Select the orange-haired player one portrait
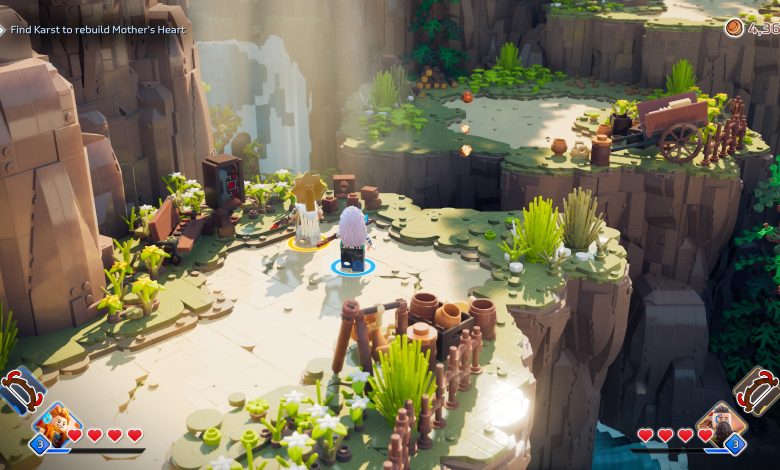780x470 pixels. pos(58,423)
